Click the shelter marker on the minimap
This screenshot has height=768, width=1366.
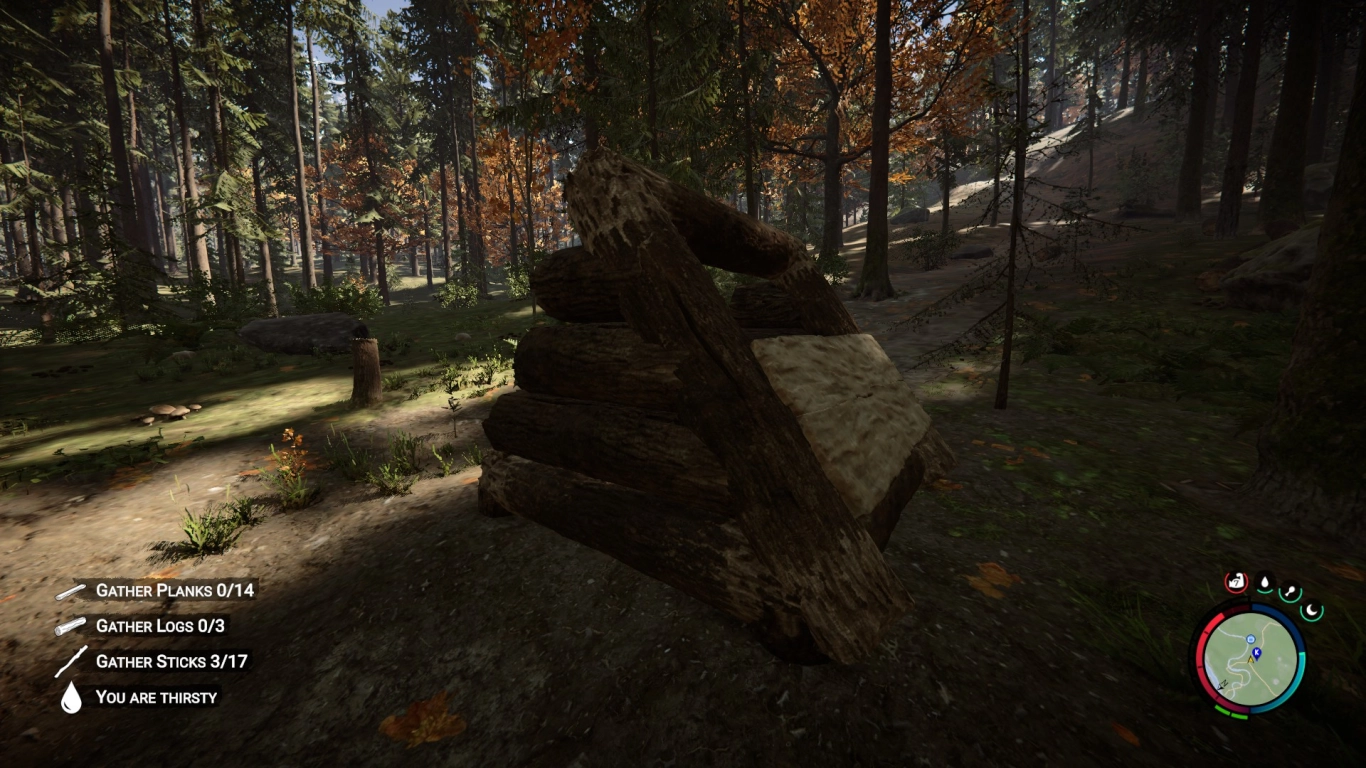pyautogui.click(x=1250, y=639)
